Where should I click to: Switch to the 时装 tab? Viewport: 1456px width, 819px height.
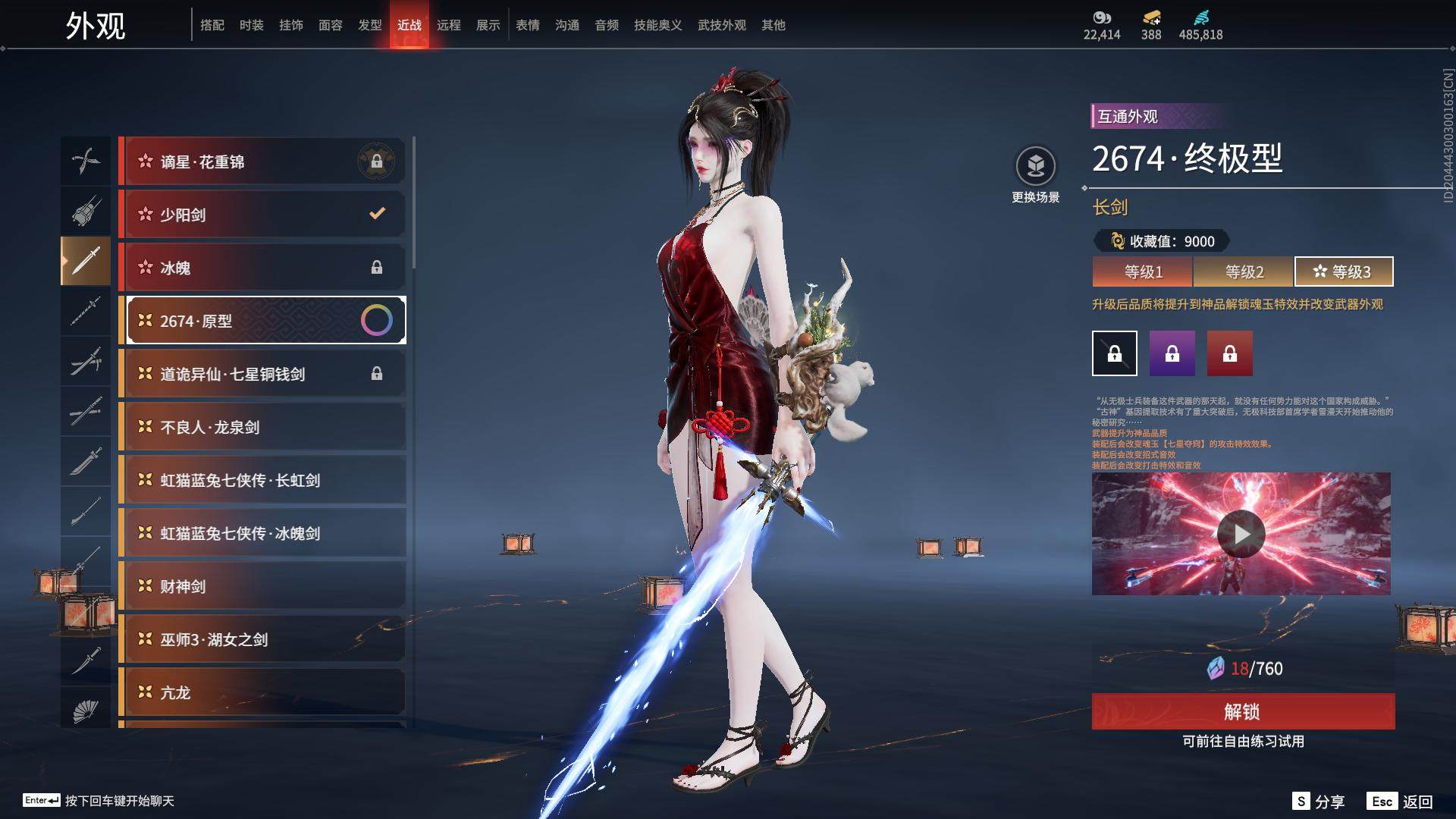pyautogui.click(x=251, y=25)
